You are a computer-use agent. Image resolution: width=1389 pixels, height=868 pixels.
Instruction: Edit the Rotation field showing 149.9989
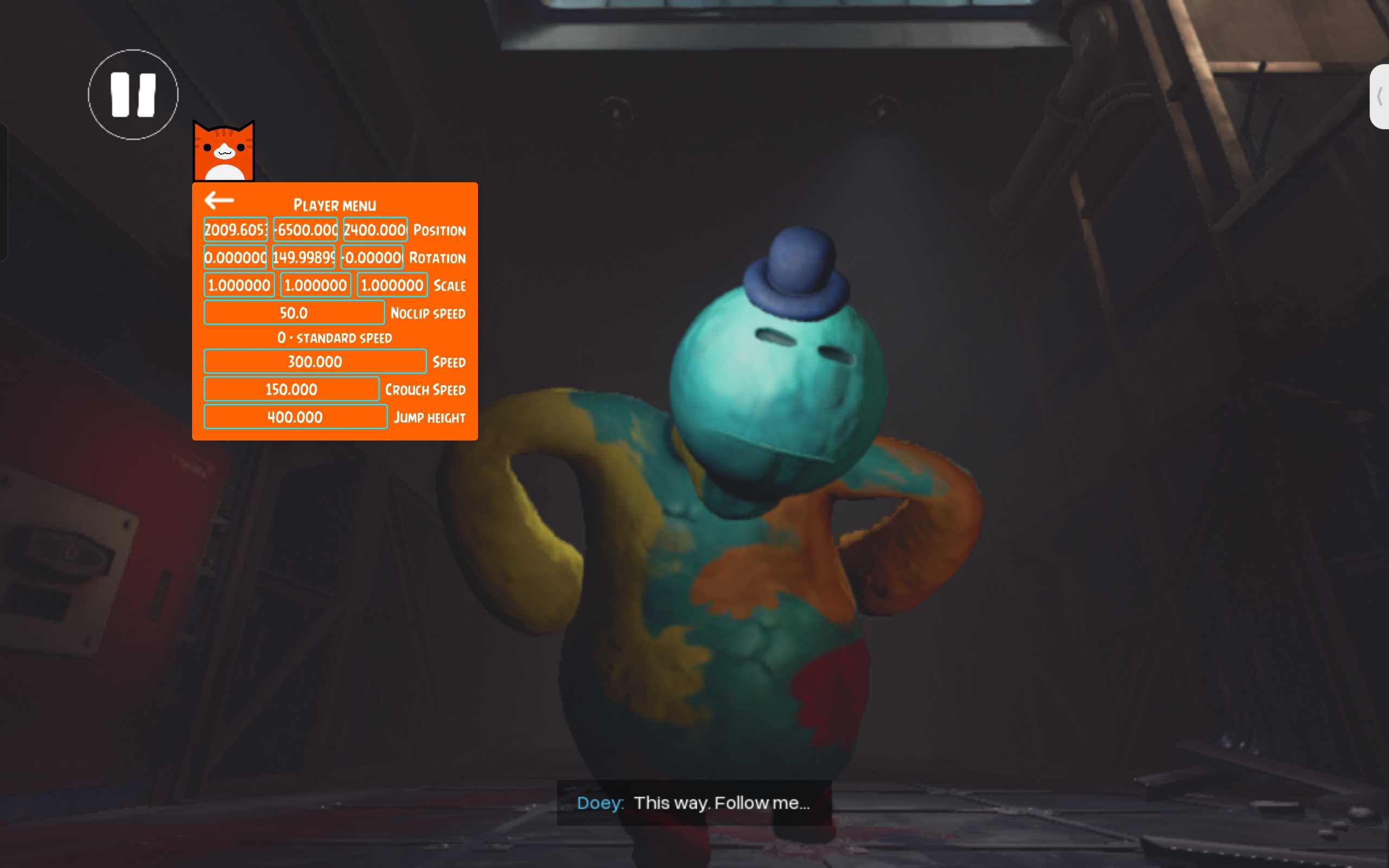[x=304, y=257]
